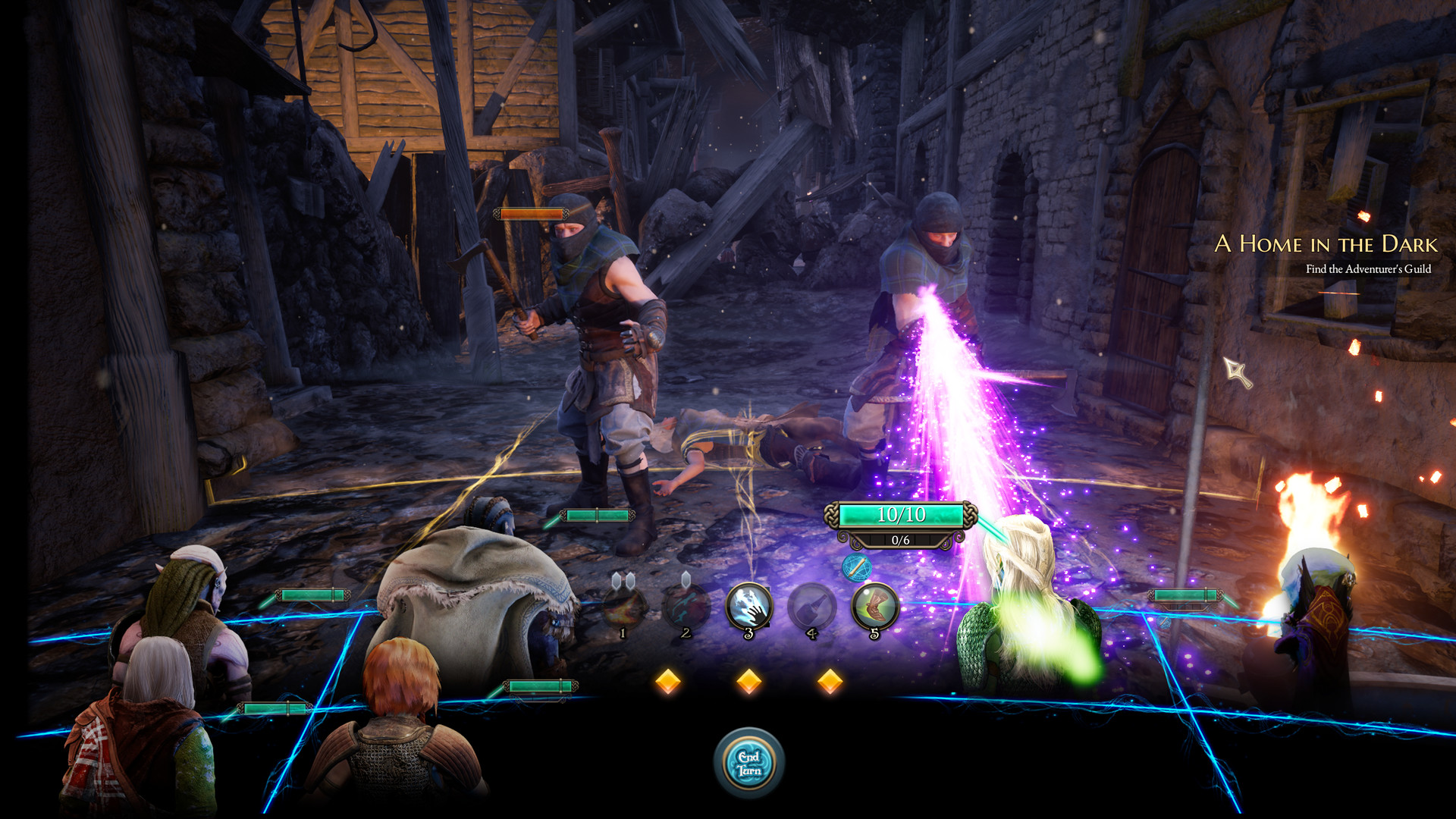Click the 0/6 spell point meter

click(901, 541)
